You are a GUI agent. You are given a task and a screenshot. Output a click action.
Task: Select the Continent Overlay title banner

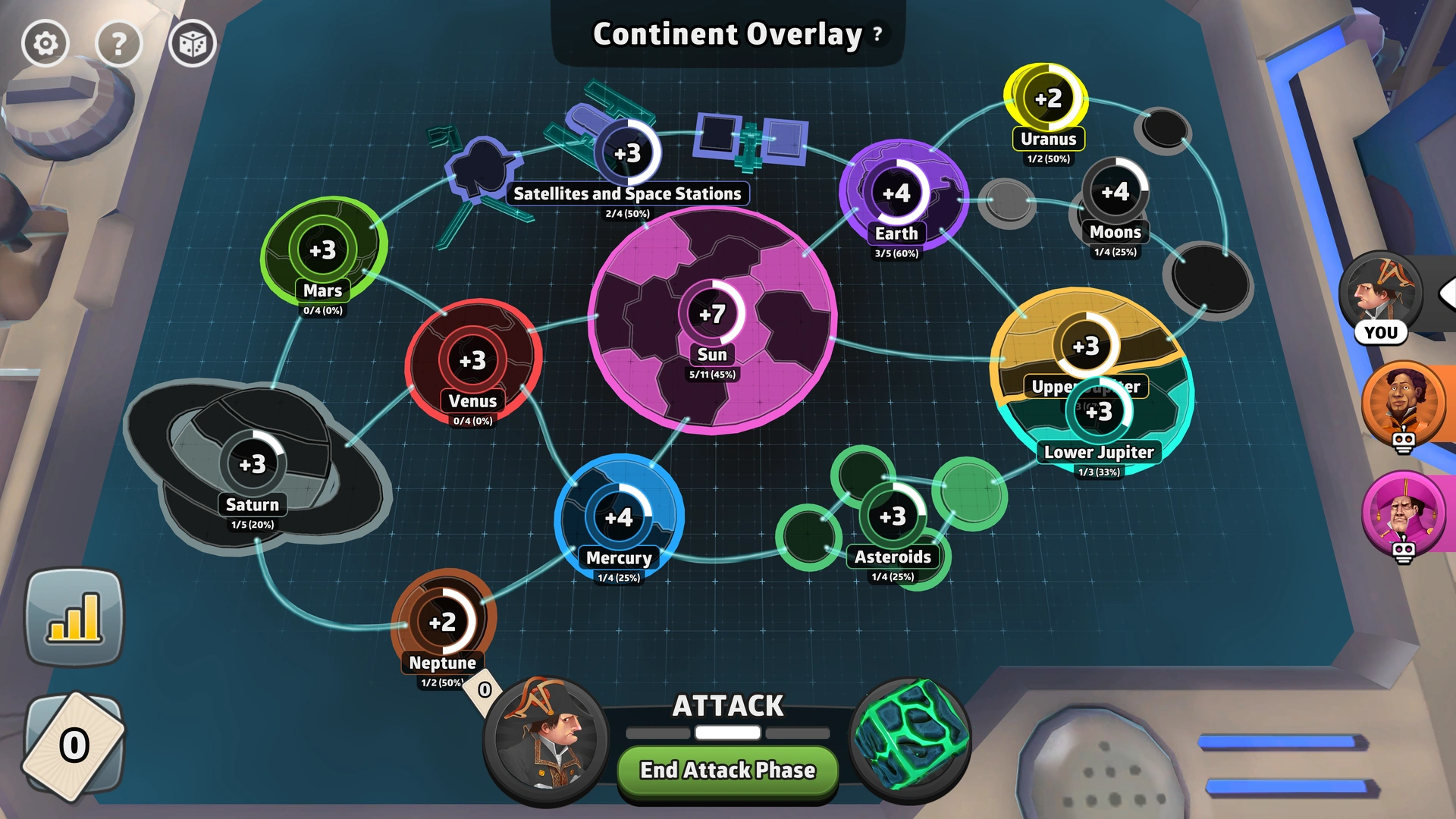[x=724, y=34]
